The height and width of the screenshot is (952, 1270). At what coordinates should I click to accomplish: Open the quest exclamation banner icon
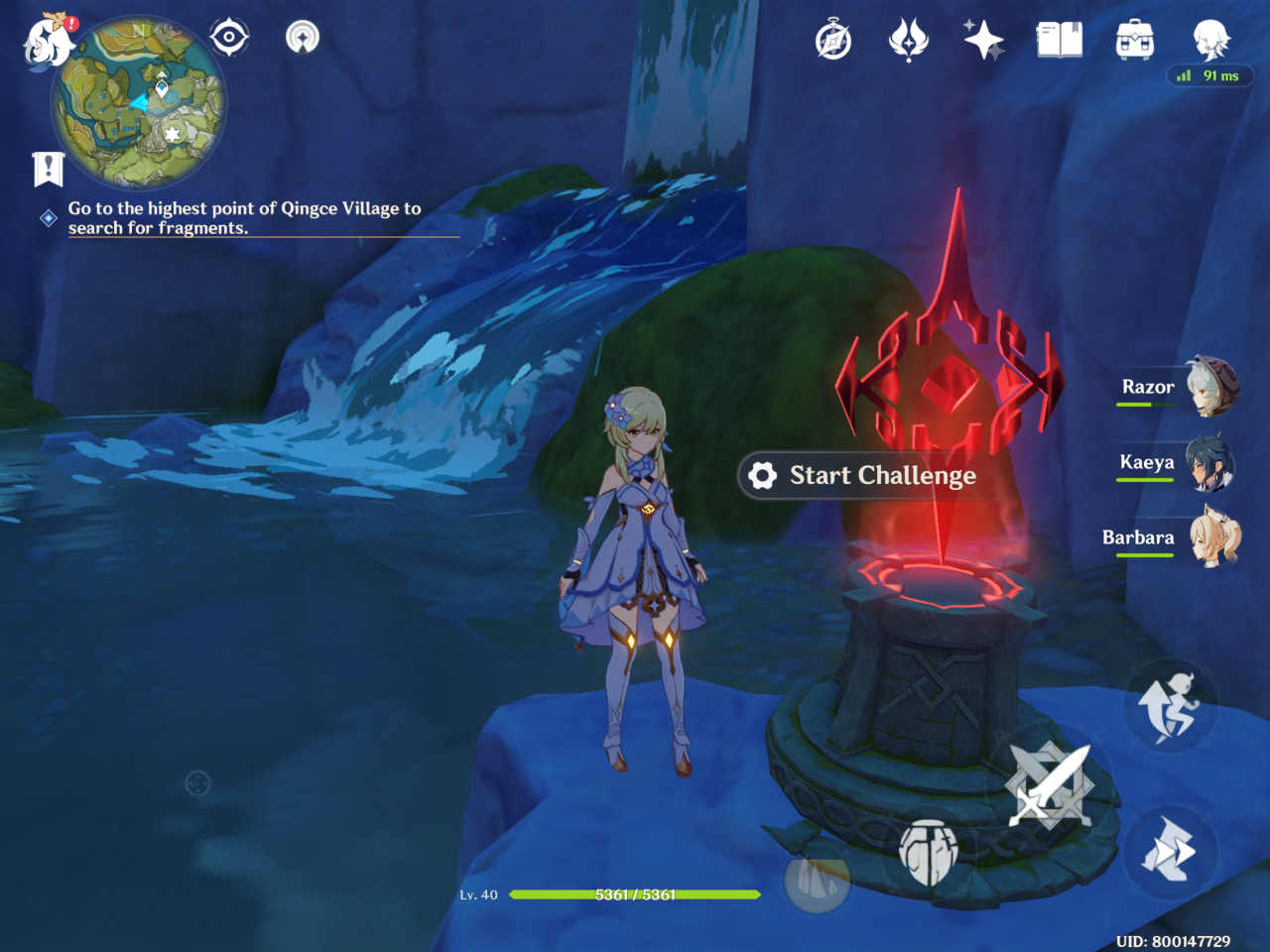click(48, 169)
